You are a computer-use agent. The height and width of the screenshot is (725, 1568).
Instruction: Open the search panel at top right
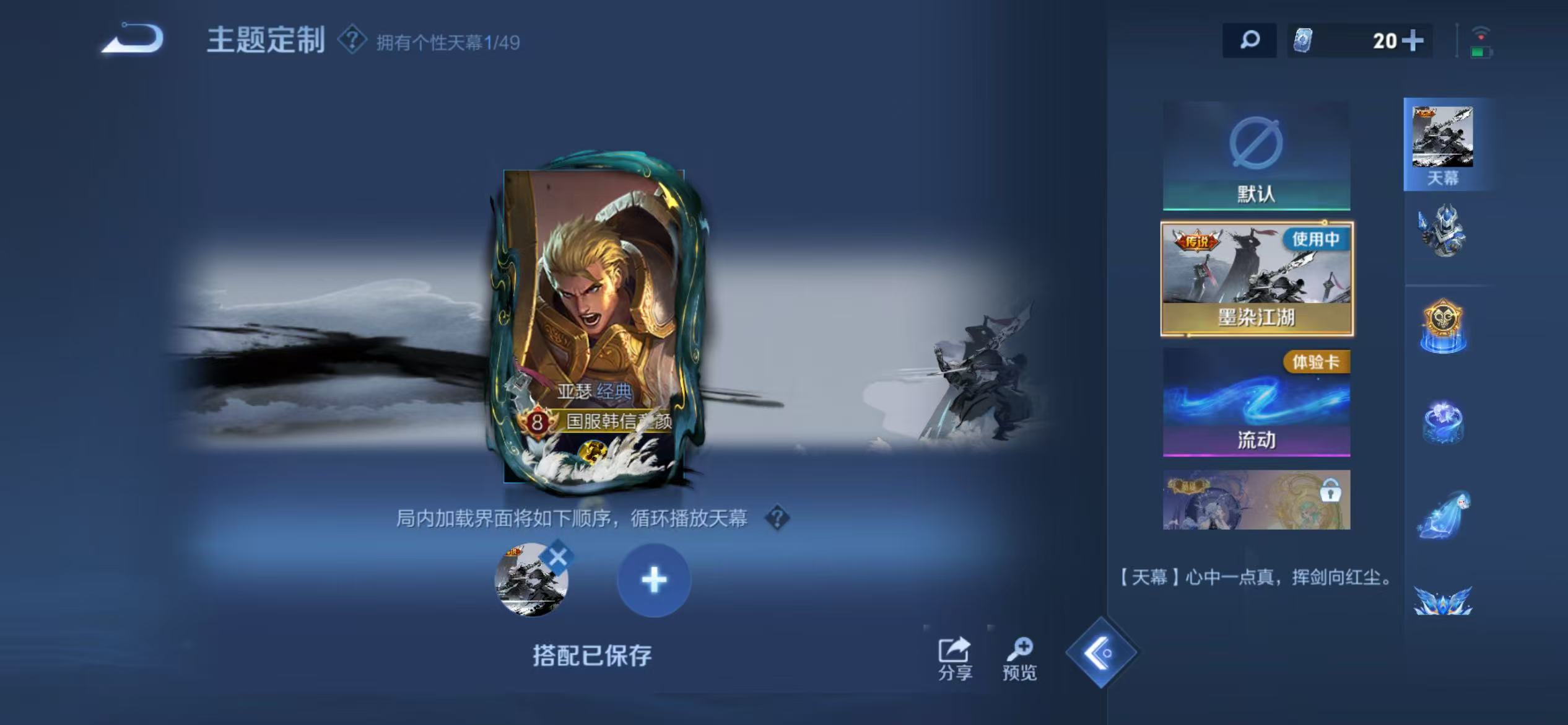1249,41
